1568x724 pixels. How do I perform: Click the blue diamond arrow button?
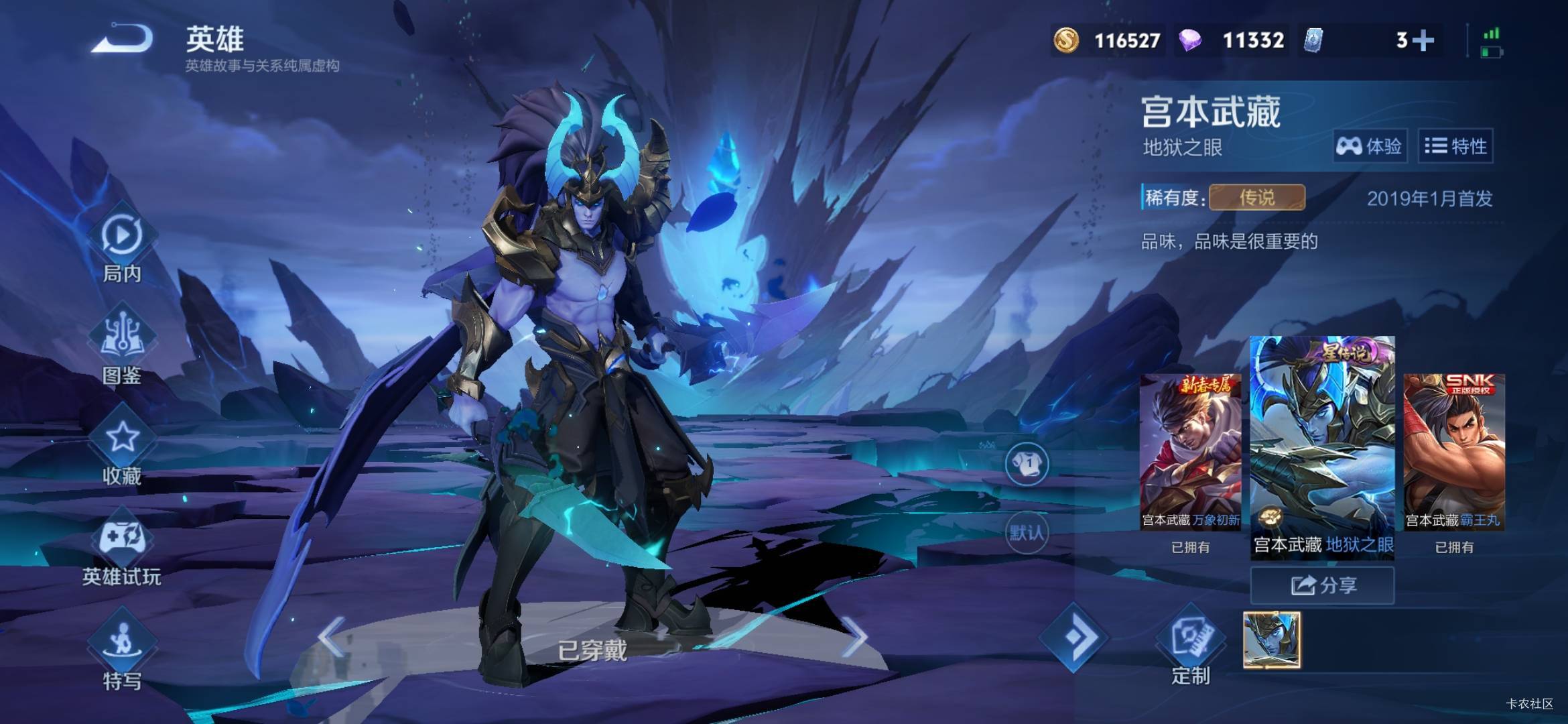pyautogui.click(x=1073, y=637)
